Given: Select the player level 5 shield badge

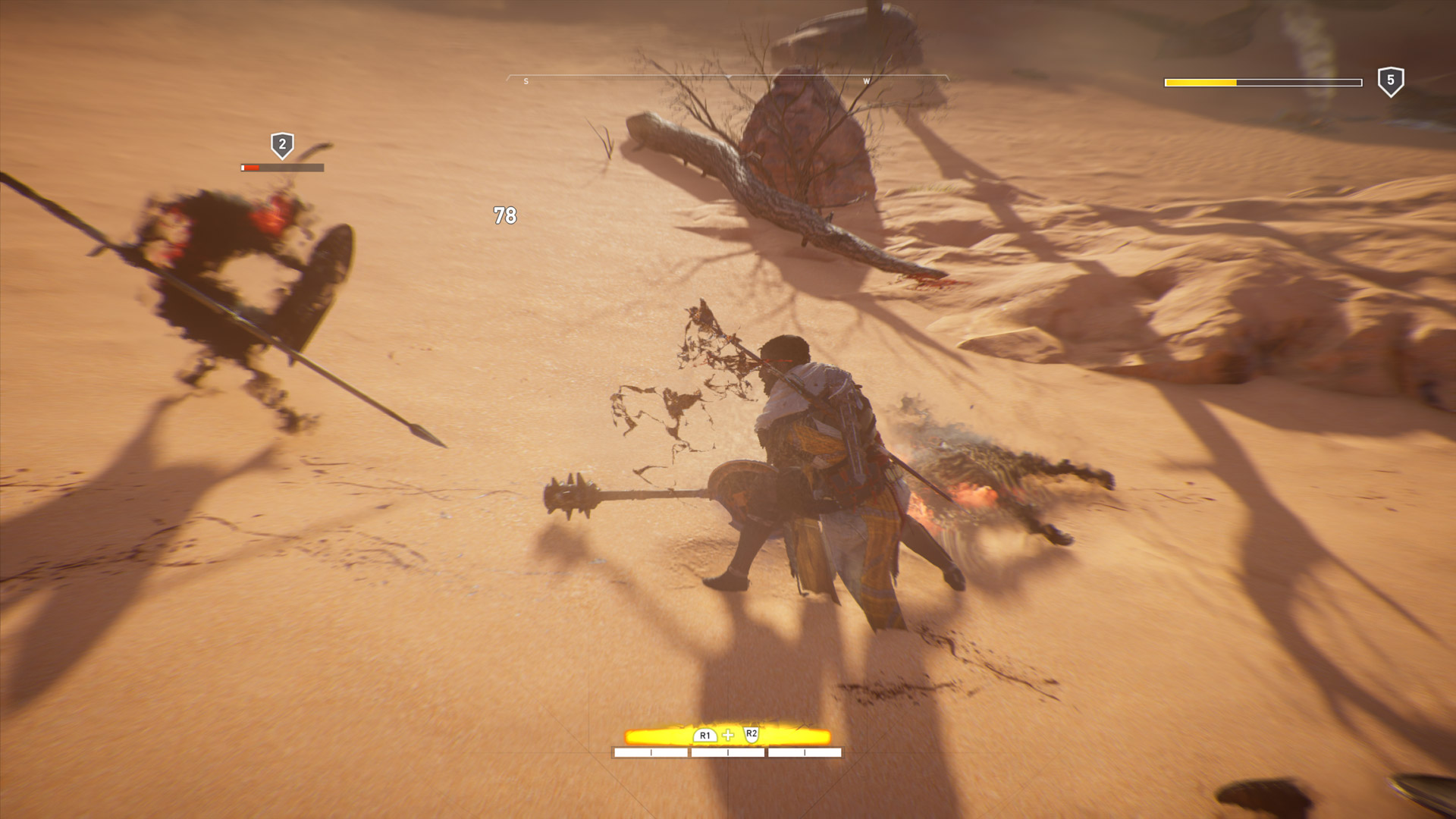Looking at the screenshot, I should [x=1390, y=81].
